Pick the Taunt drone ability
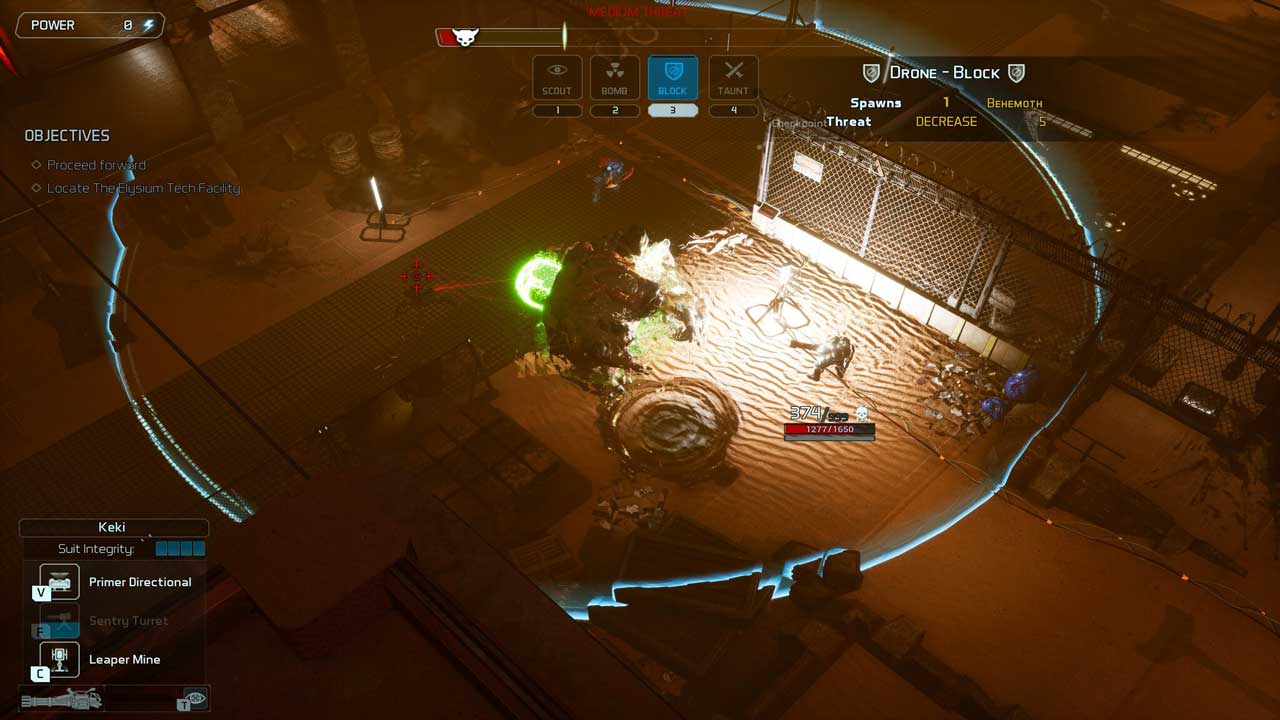This screenshot has height=720, width=1280. 733,77
